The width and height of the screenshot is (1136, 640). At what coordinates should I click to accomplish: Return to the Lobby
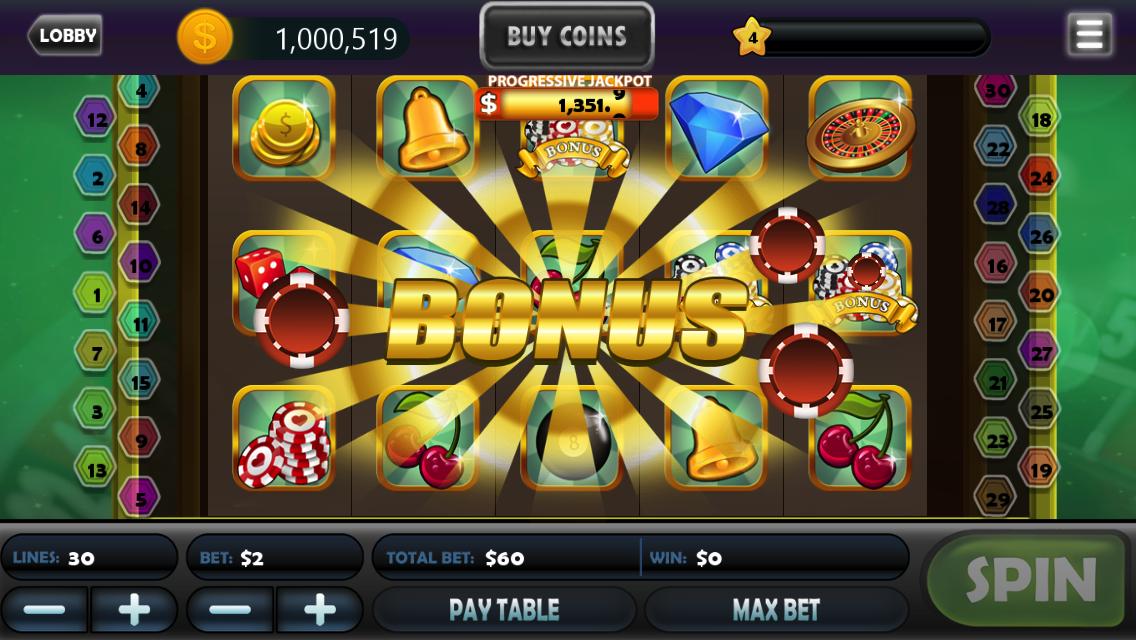[65, 36]
